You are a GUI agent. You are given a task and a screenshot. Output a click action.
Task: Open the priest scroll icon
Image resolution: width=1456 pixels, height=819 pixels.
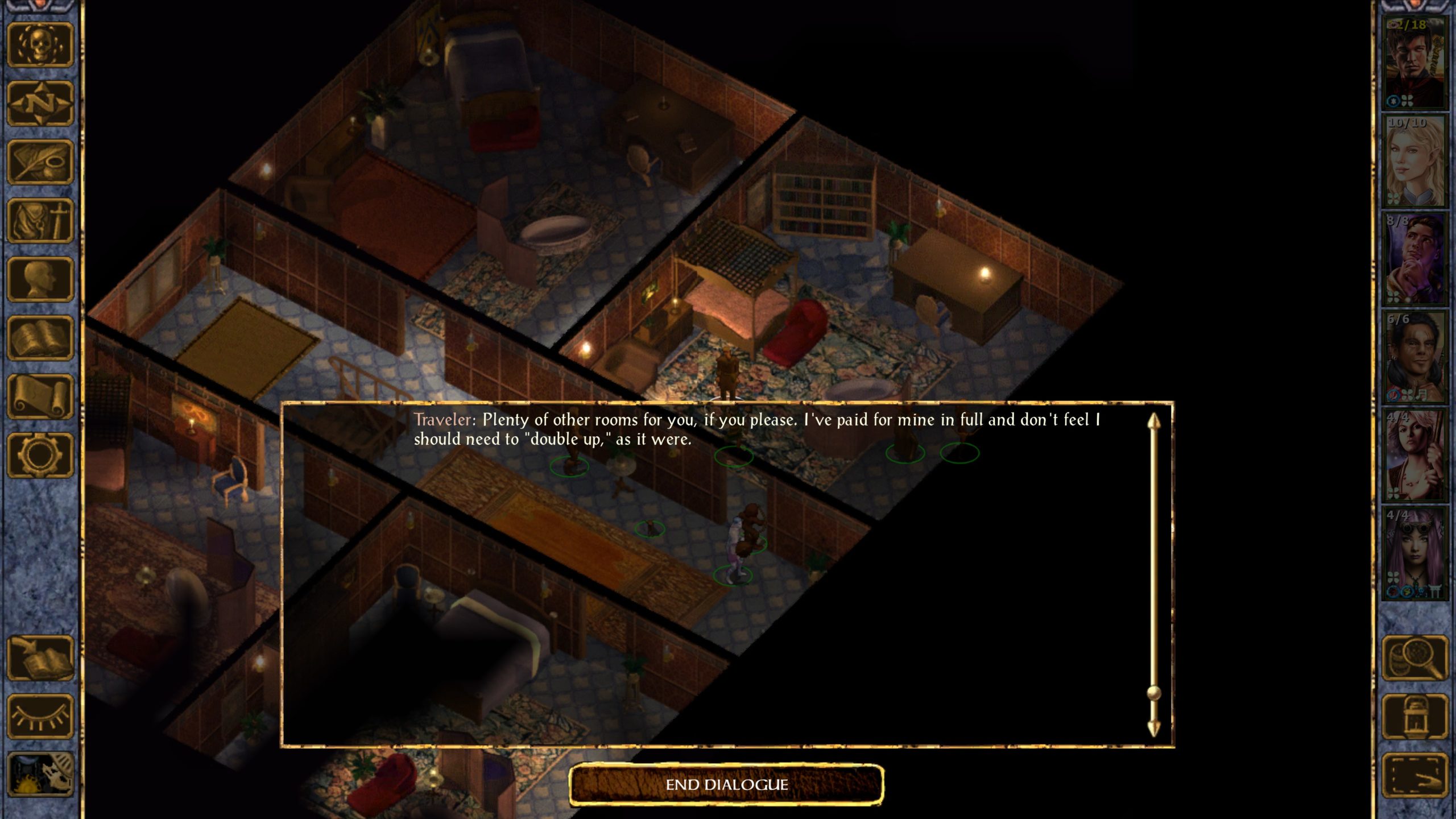coord(40,396)
